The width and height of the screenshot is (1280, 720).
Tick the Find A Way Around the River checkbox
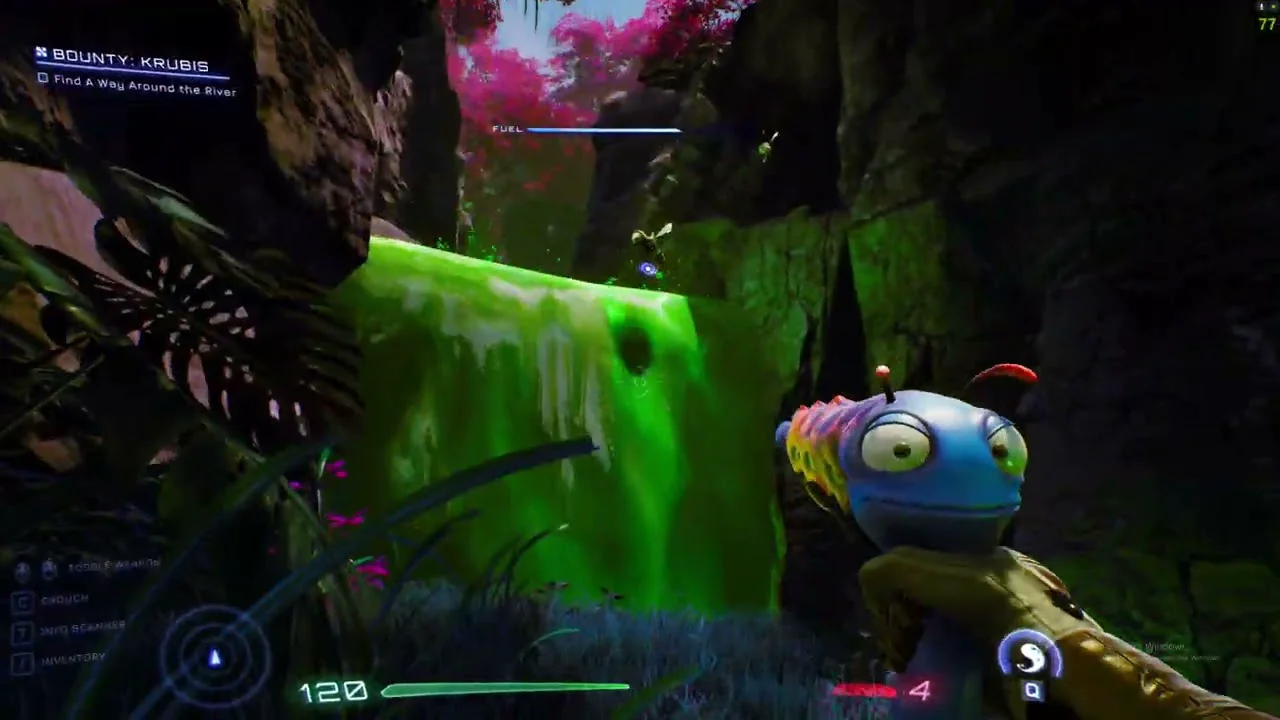[x=43, y=79]
